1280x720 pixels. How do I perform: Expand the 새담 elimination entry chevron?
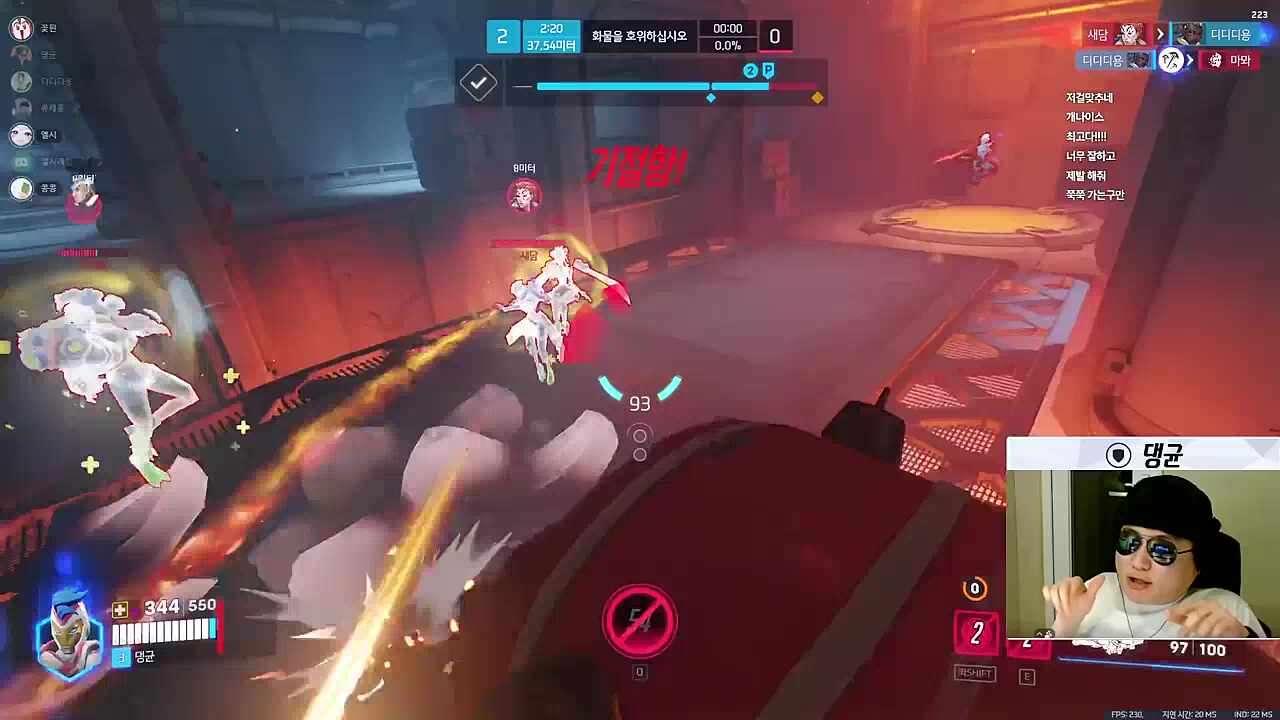pos(1160,35)
